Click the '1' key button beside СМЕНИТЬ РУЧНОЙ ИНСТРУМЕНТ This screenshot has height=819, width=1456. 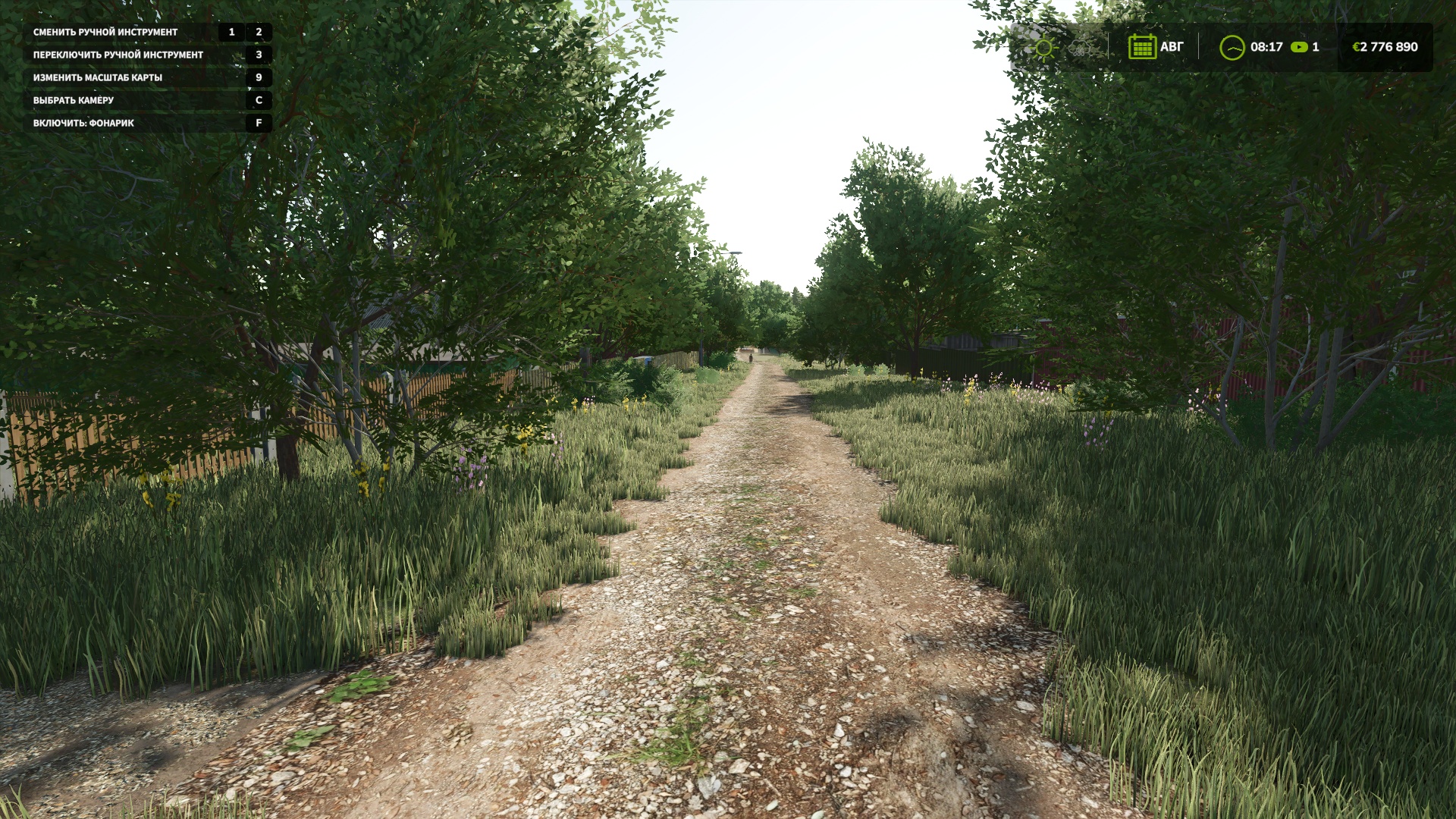coord(230,33)
